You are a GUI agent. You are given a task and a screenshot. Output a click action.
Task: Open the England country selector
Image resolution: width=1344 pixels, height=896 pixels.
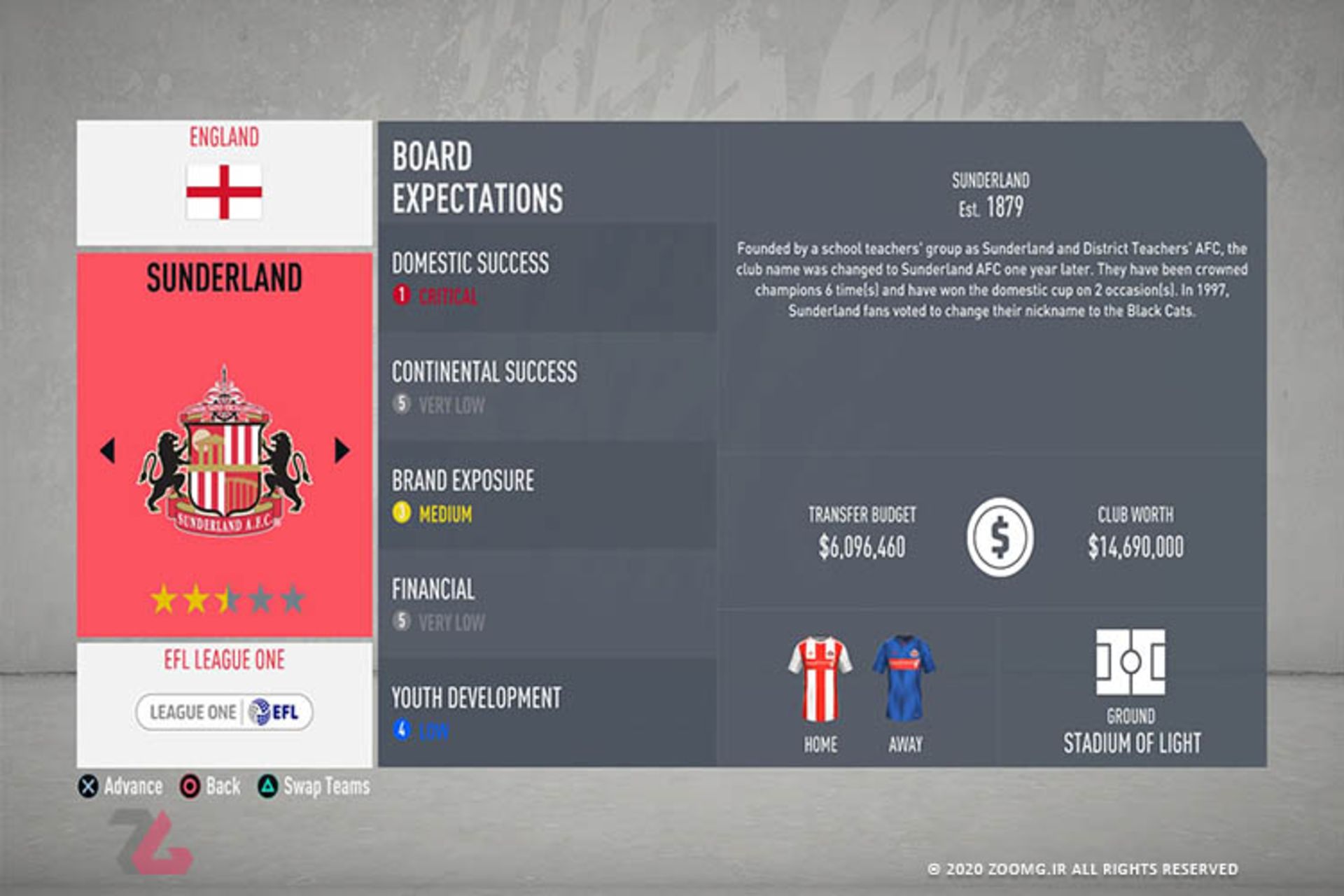point(224,182)
